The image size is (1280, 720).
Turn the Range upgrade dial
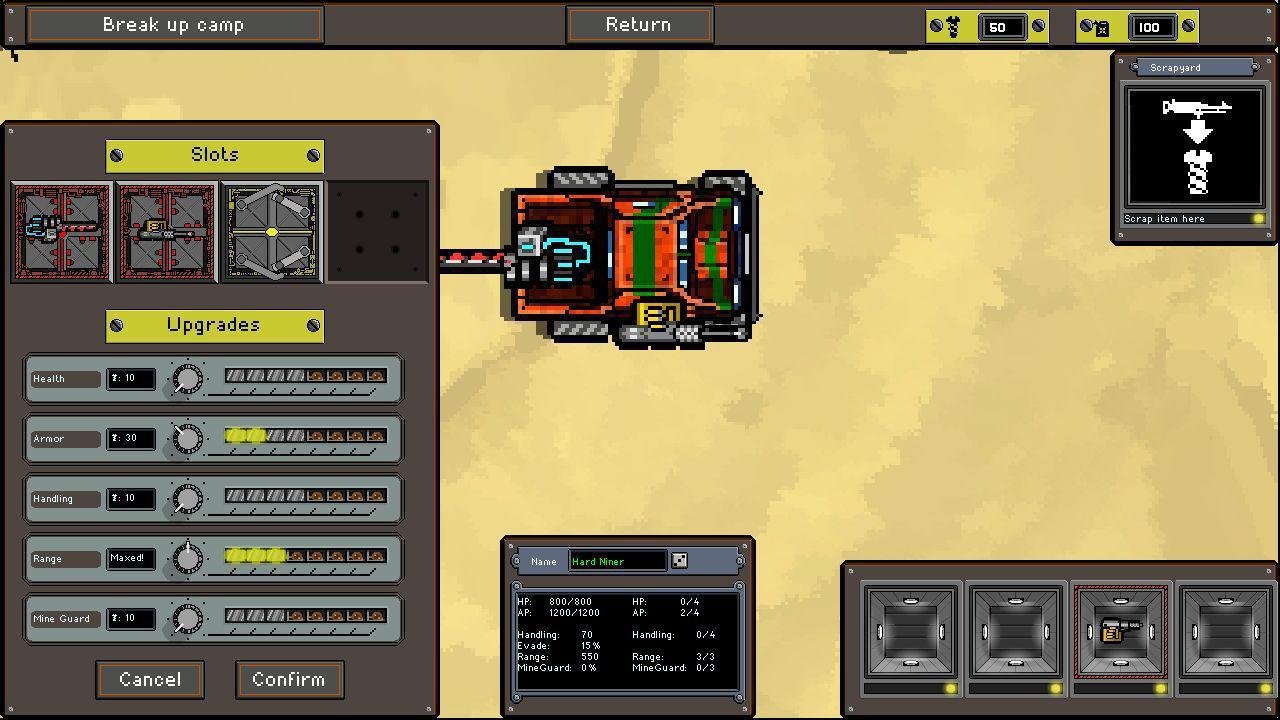point(187,559)
